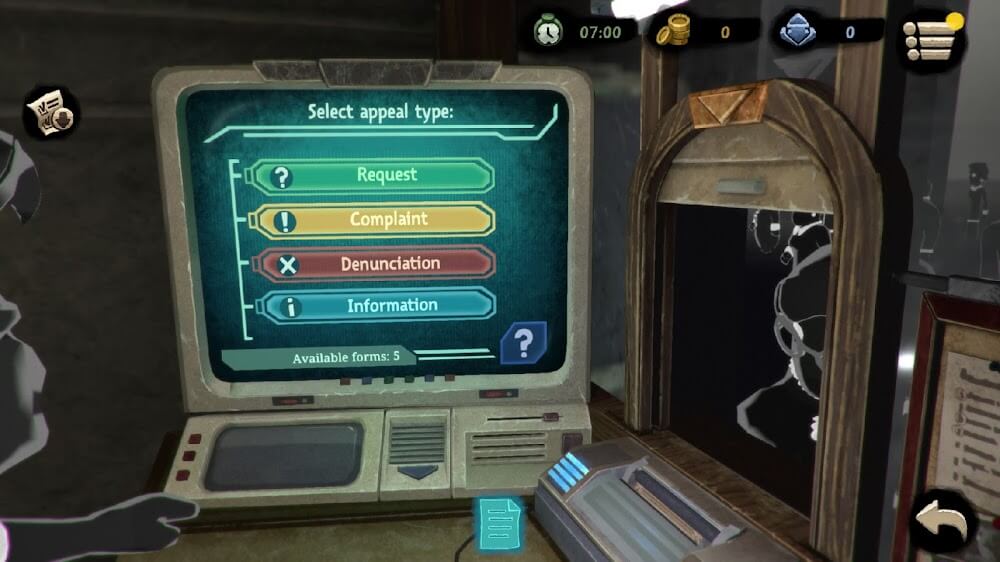Open the document download icon
Screen dimensions: 1000x562
(x=50, y=112)
